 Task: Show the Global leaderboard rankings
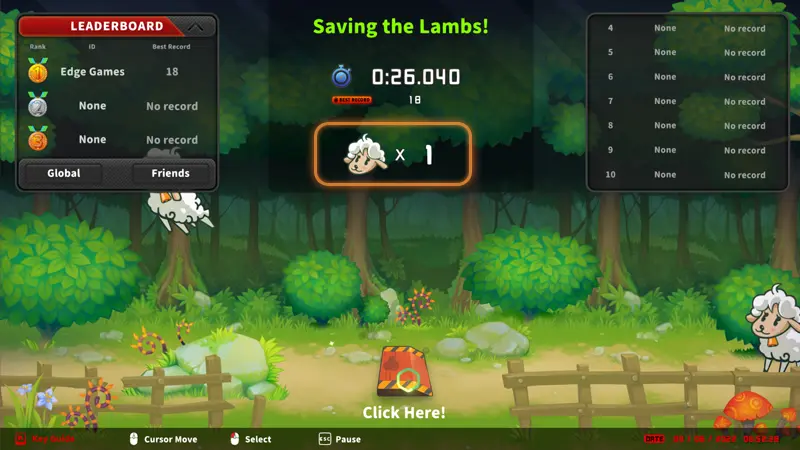[x=64, y=173]
